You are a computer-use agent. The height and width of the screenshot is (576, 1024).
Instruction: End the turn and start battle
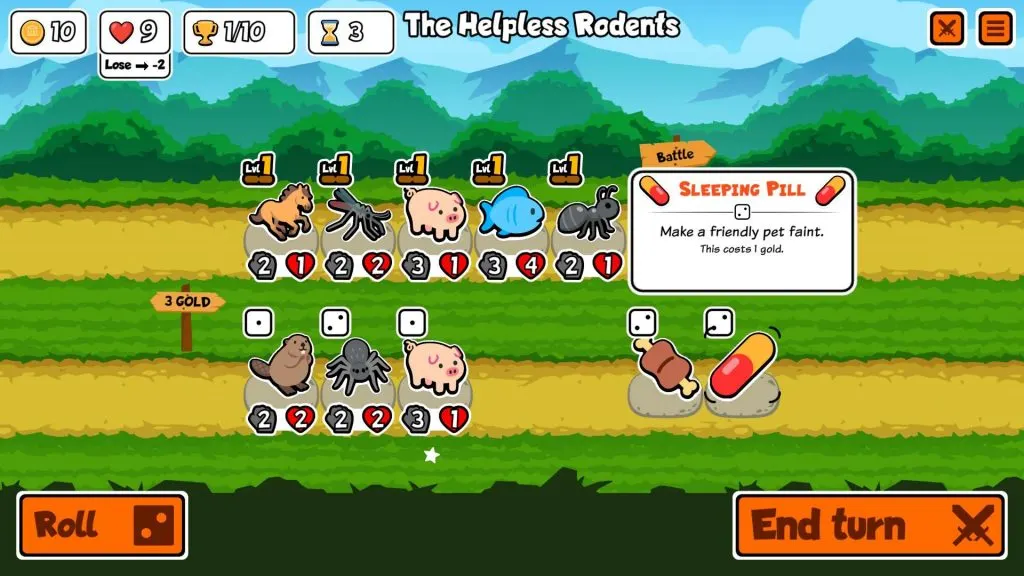tap(869, 525)
